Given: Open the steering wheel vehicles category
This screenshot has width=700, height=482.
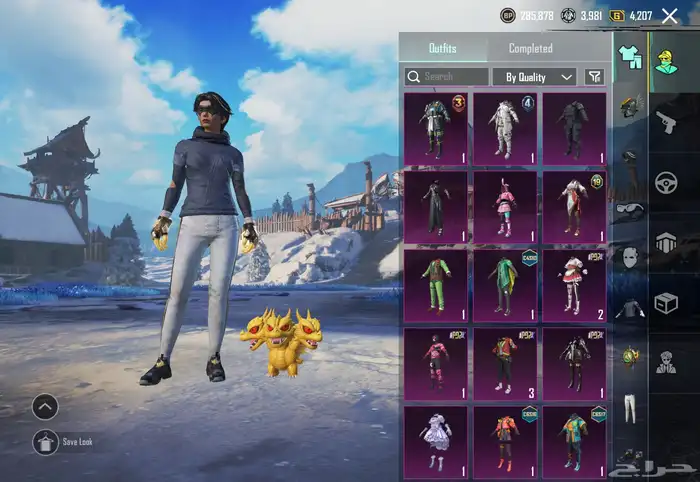Looking at the screenshot, I should pos(666,182).
